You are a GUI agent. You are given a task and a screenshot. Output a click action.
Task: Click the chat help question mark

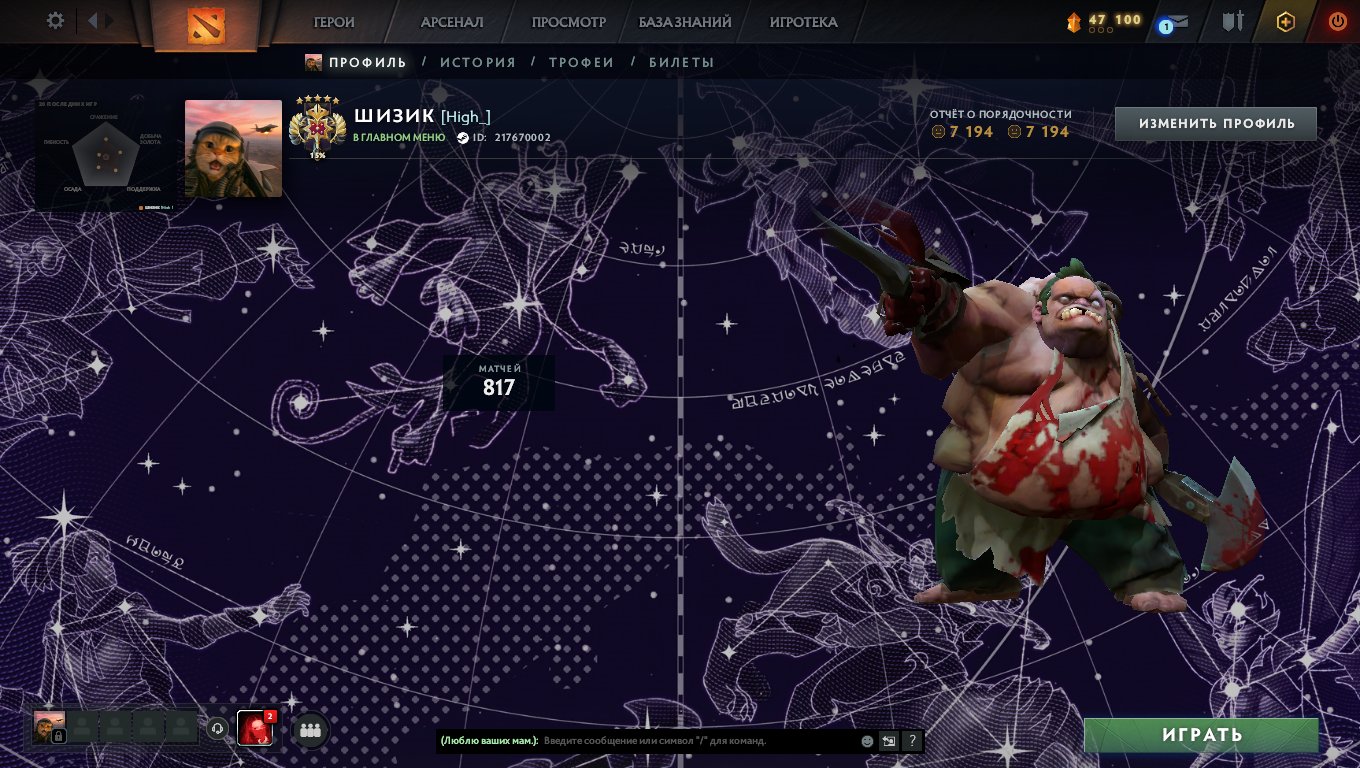(x=911, y=742)
